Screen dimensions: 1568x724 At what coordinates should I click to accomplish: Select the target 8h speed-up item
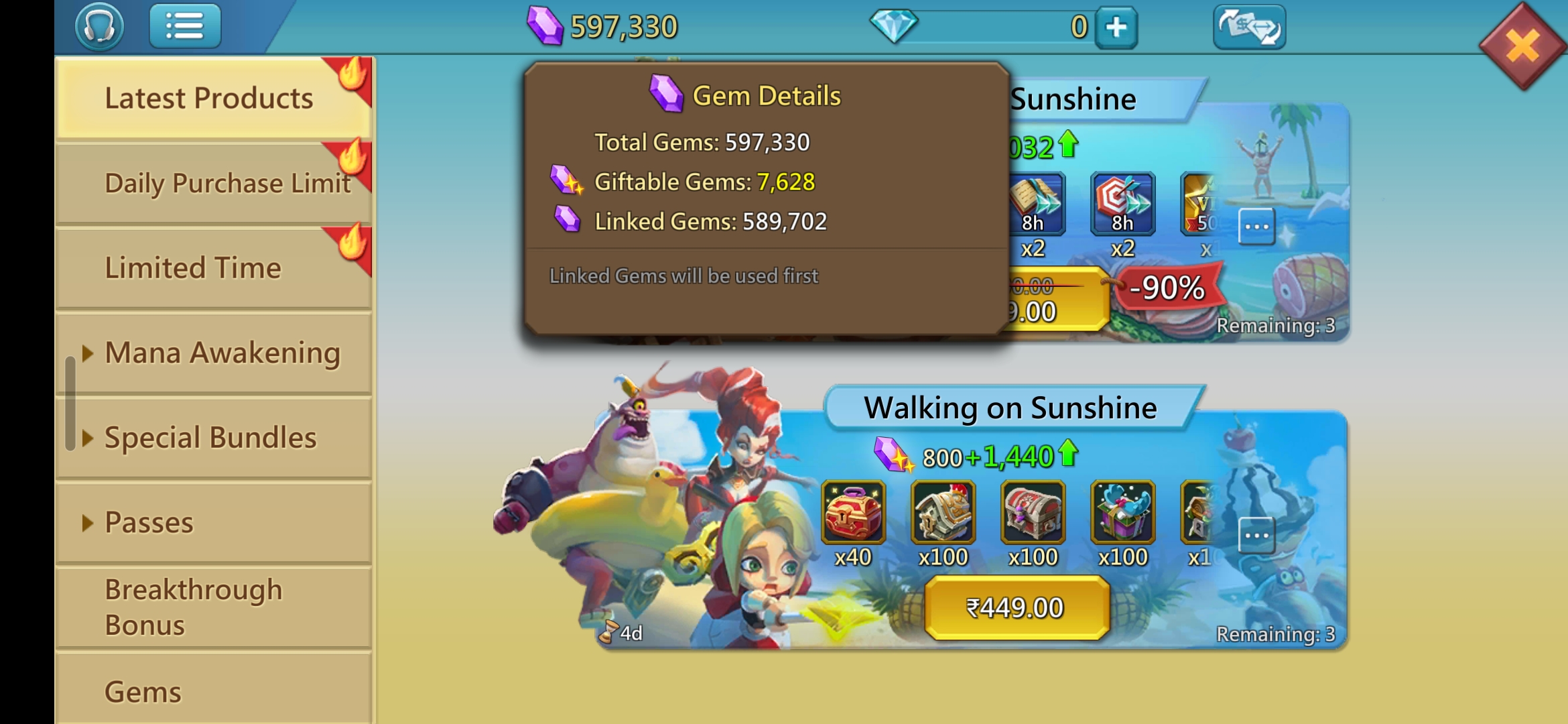click(x=1122, y=204)
